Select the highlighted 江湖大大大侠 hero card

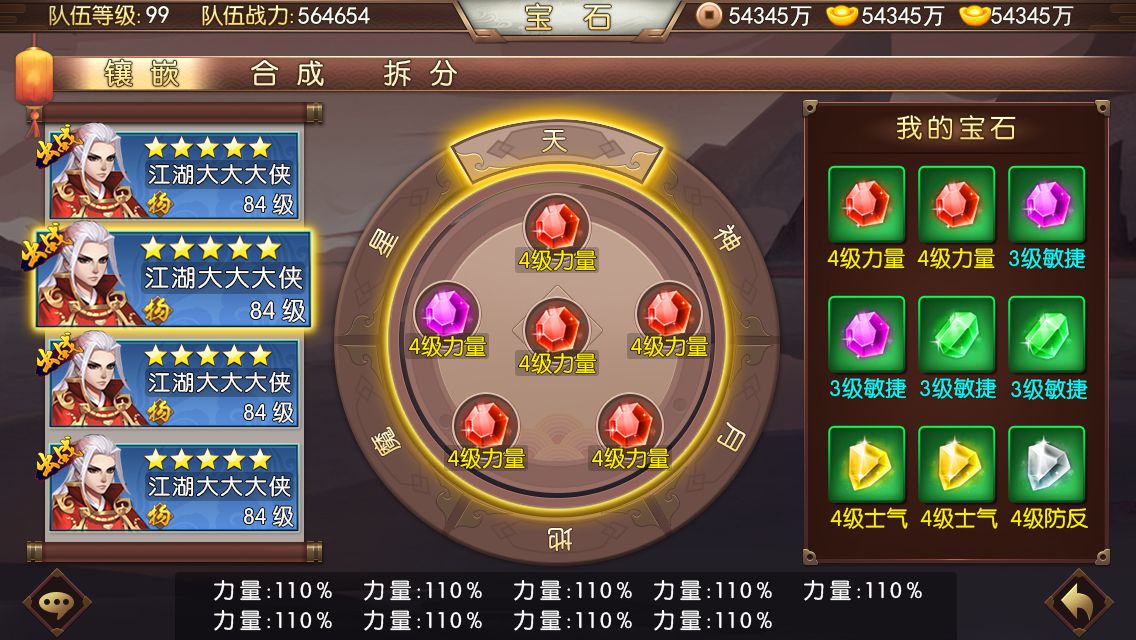pyautogui.click(x=174, y=280)
